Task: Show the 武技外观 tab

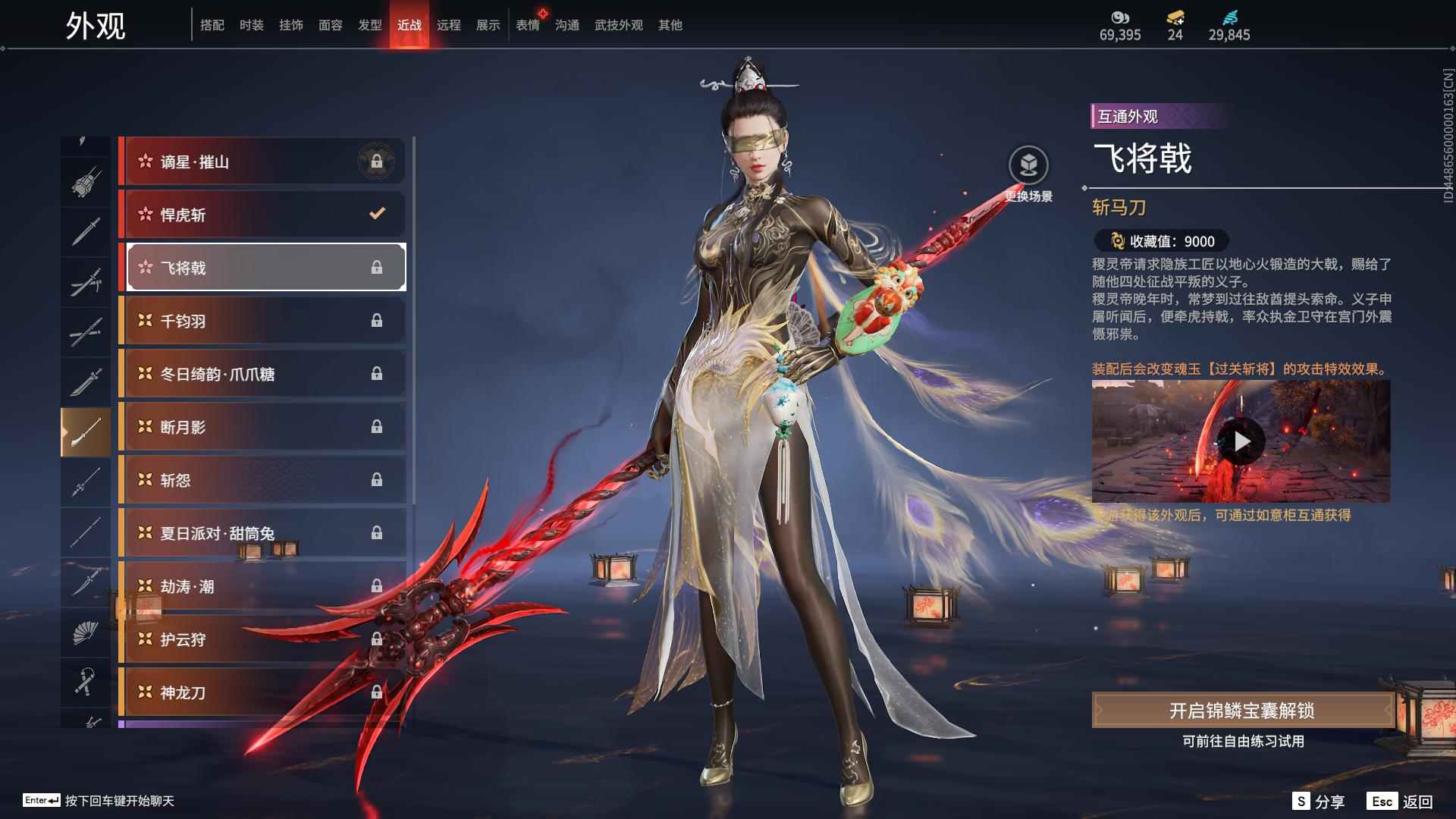Action: tap(618, 25)
